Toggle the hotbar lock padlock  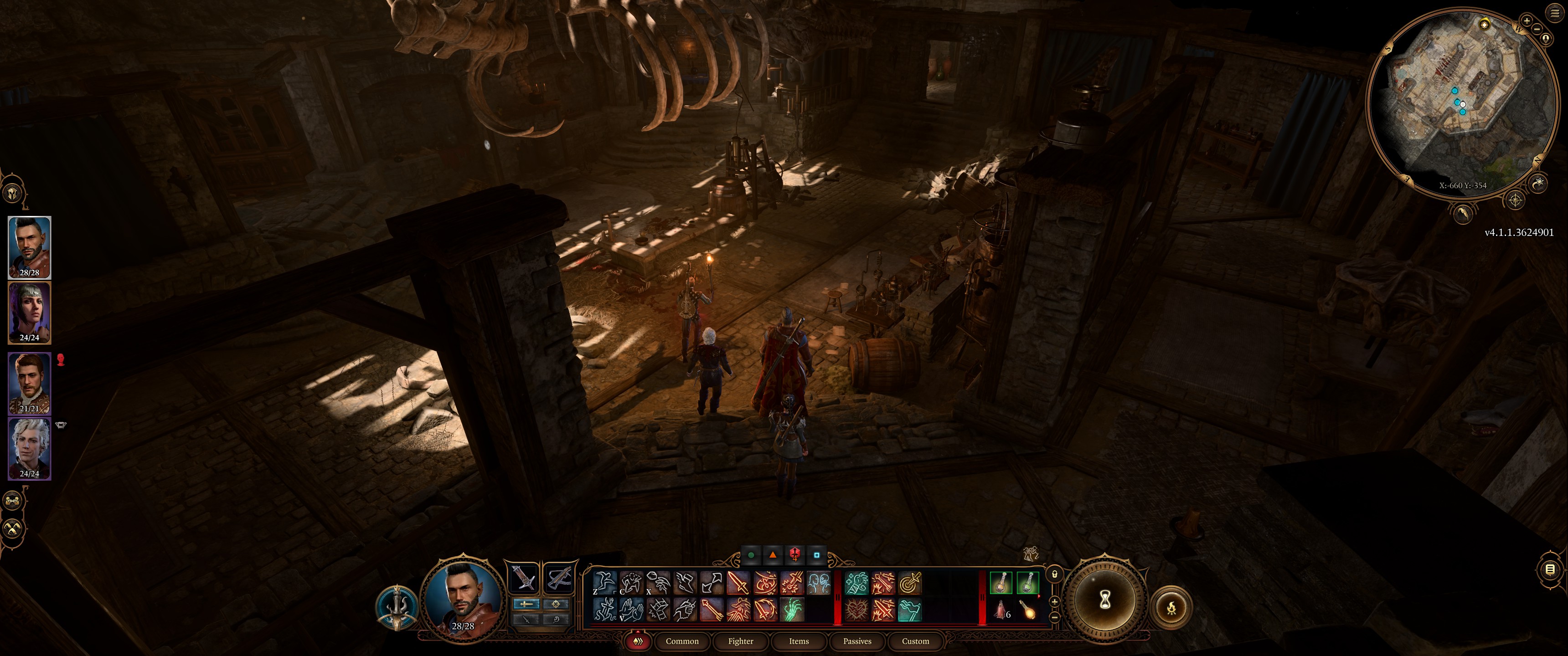click(x=1054, y=574)
